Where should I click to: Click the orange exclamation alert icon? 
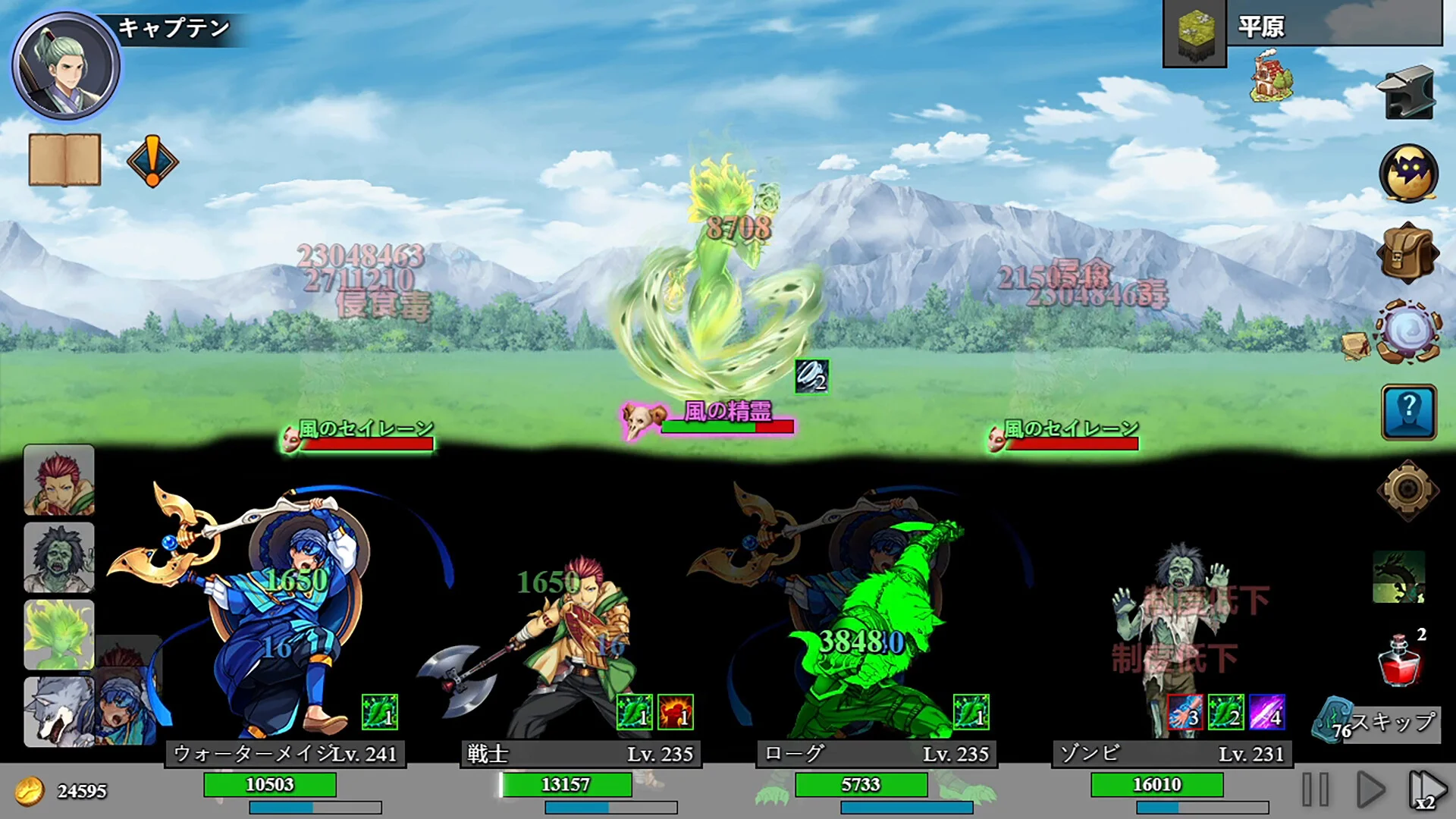click(152, 161)
